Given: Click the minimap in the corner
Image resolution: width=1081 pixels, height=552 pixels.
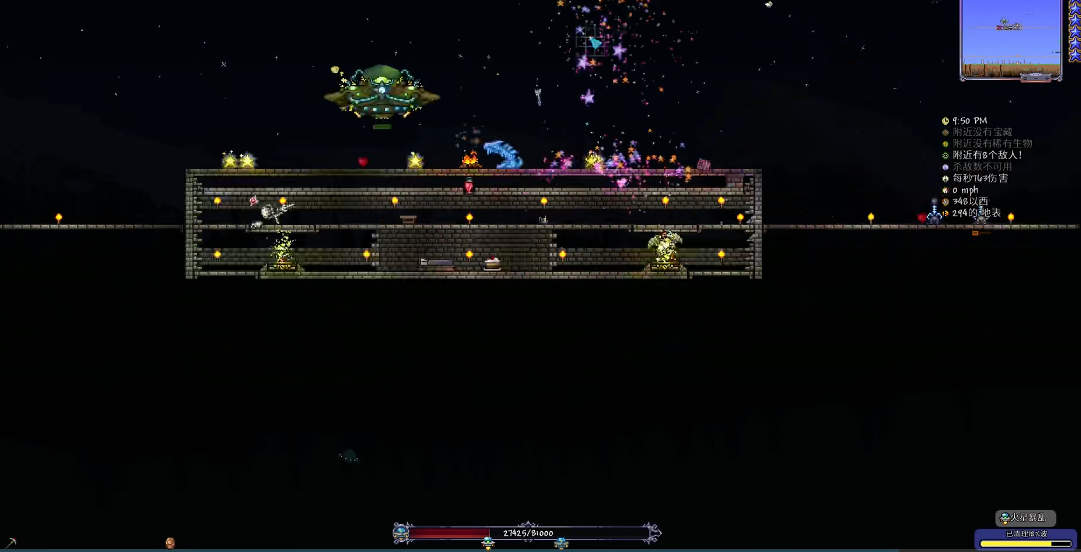Looking at the screenshot, I should point(1011,39).
